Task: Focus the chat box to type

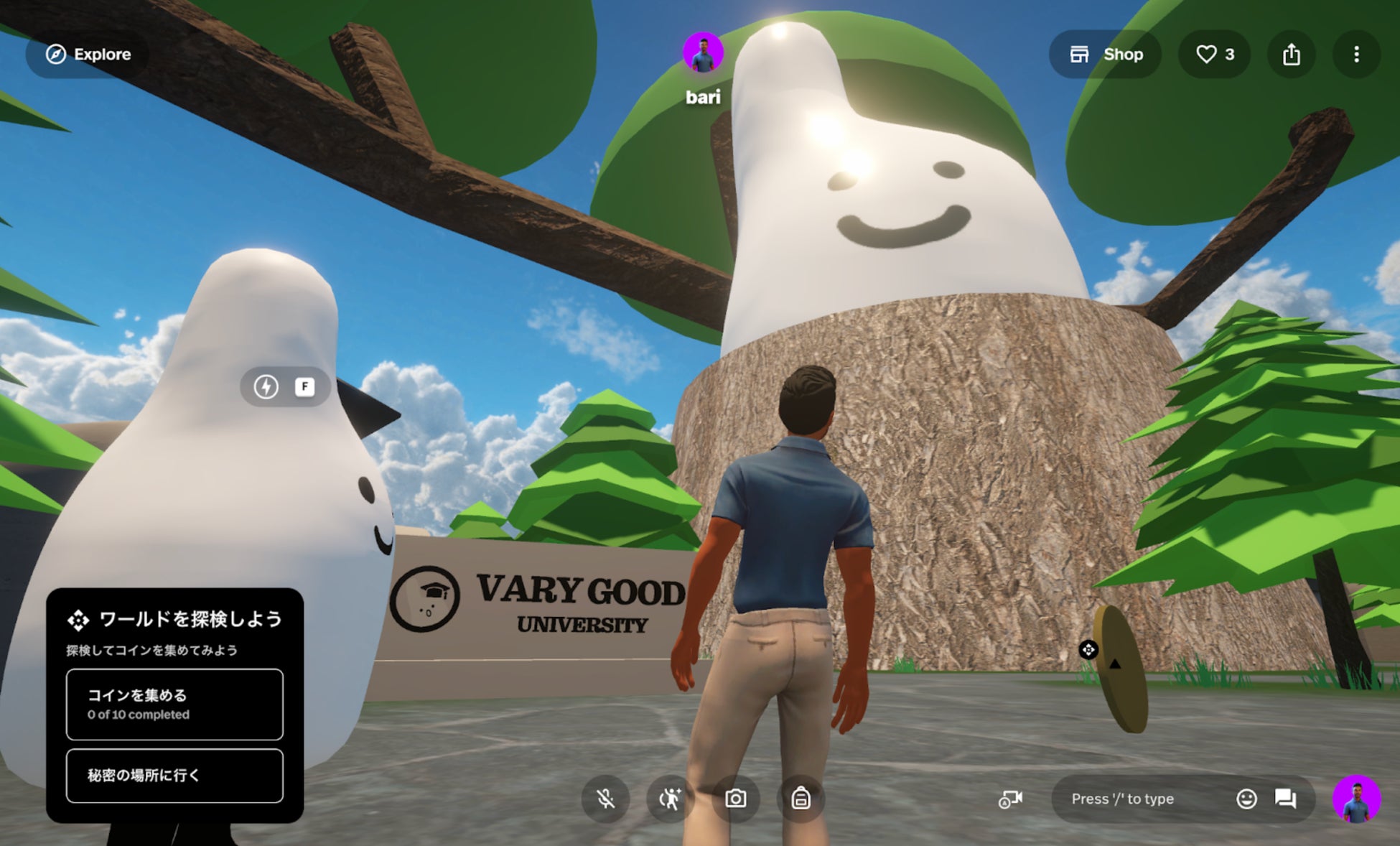Action: (x=1142, y=799)
